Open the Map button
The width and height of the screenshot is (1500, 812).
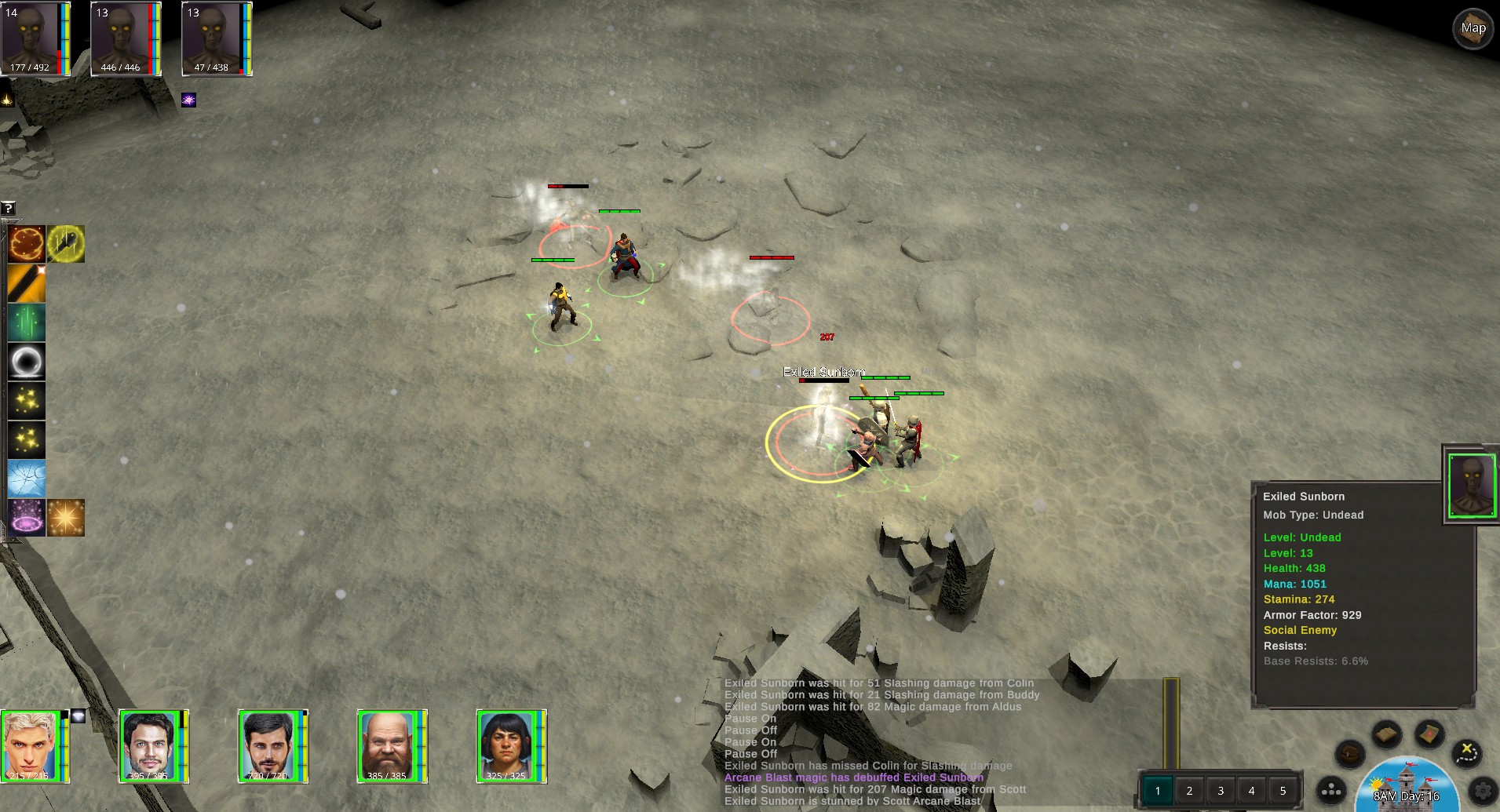tap(1473, 29)
